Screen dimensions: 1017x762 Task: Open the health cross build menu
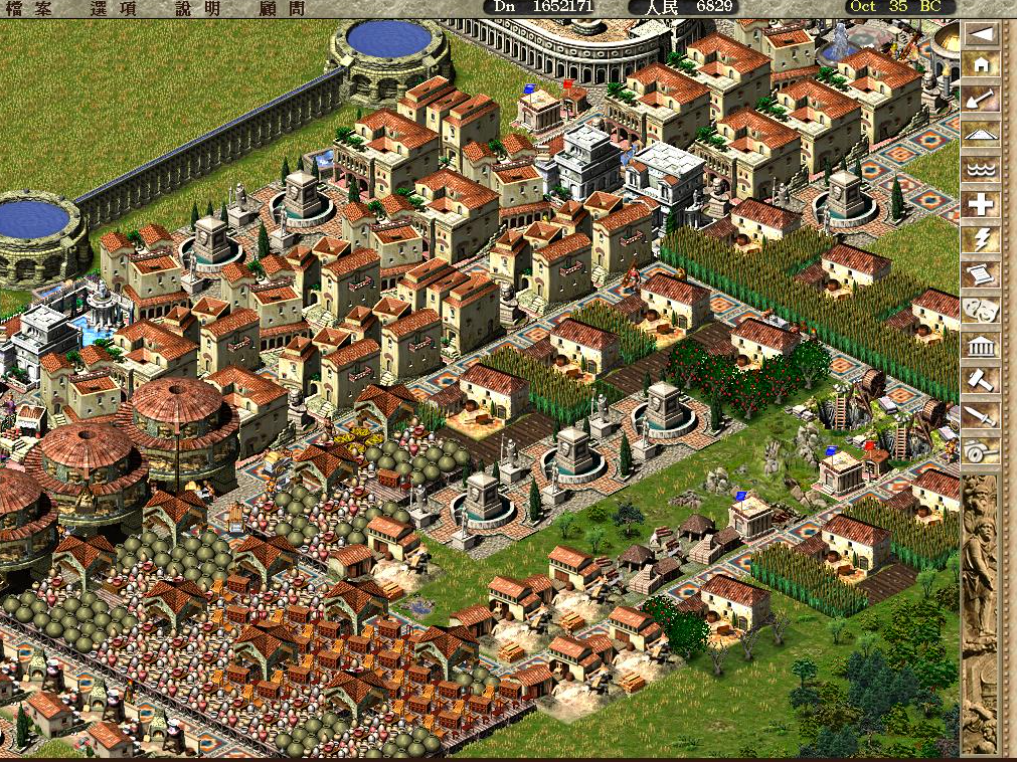pos(981,205)
